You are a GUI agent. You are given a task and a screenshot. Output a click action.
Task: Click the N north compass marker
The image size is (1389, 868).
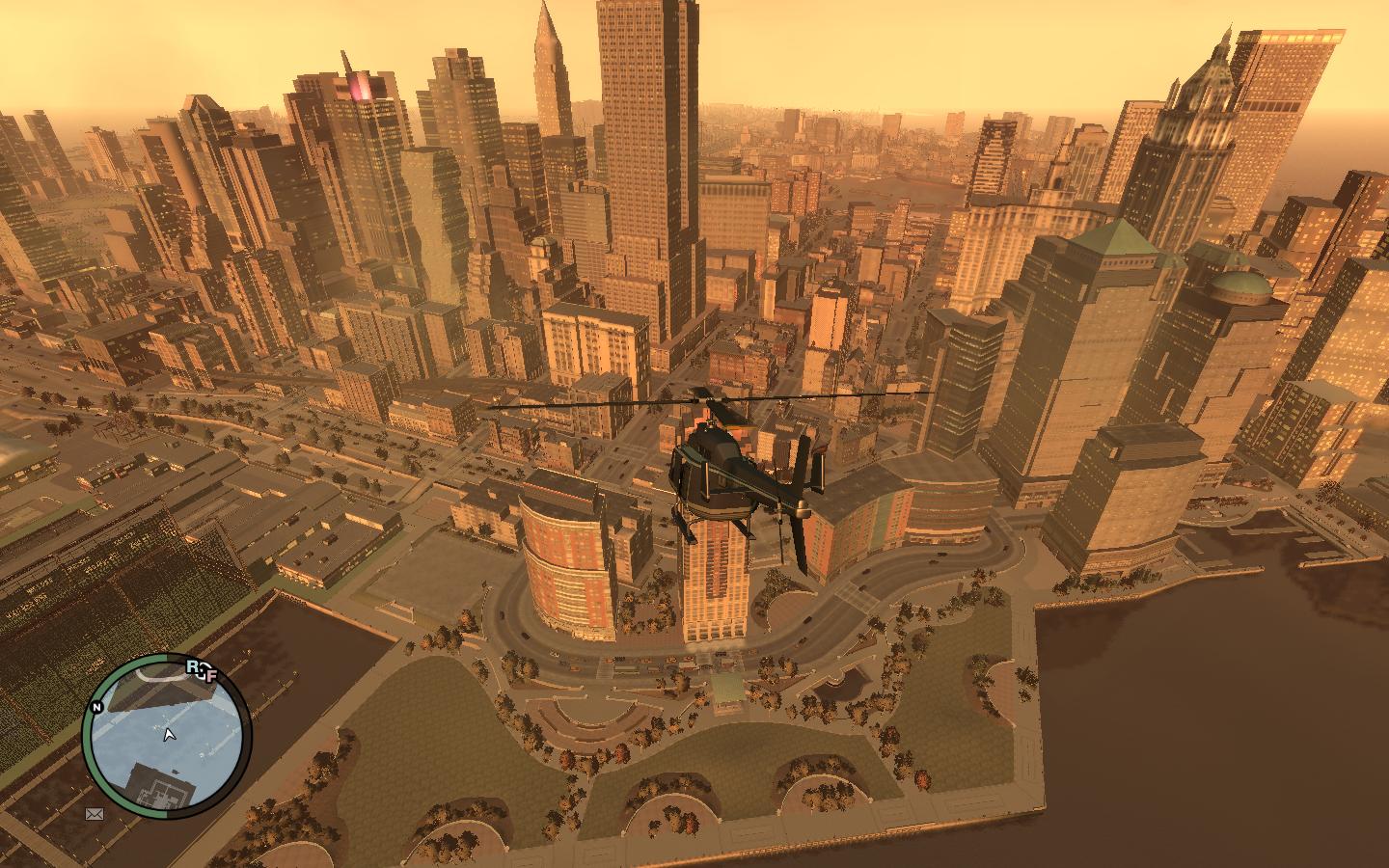tap(96, 707)
